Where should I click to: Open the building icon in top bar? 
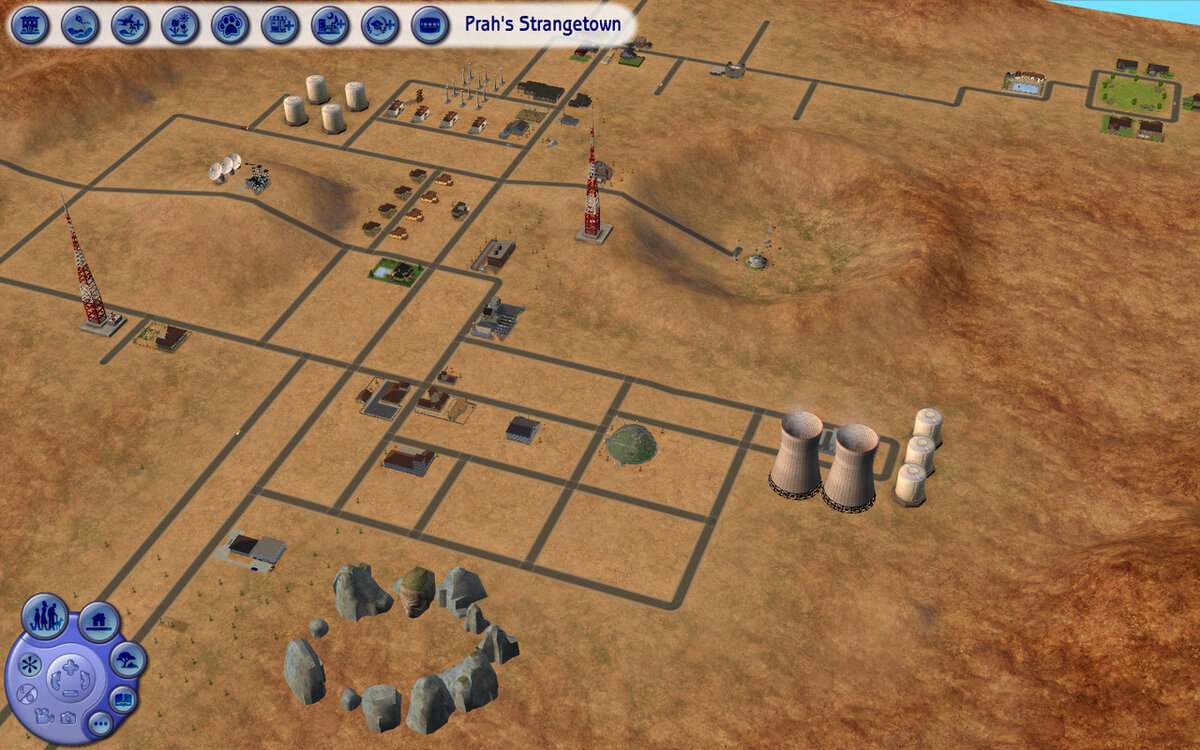31,24
